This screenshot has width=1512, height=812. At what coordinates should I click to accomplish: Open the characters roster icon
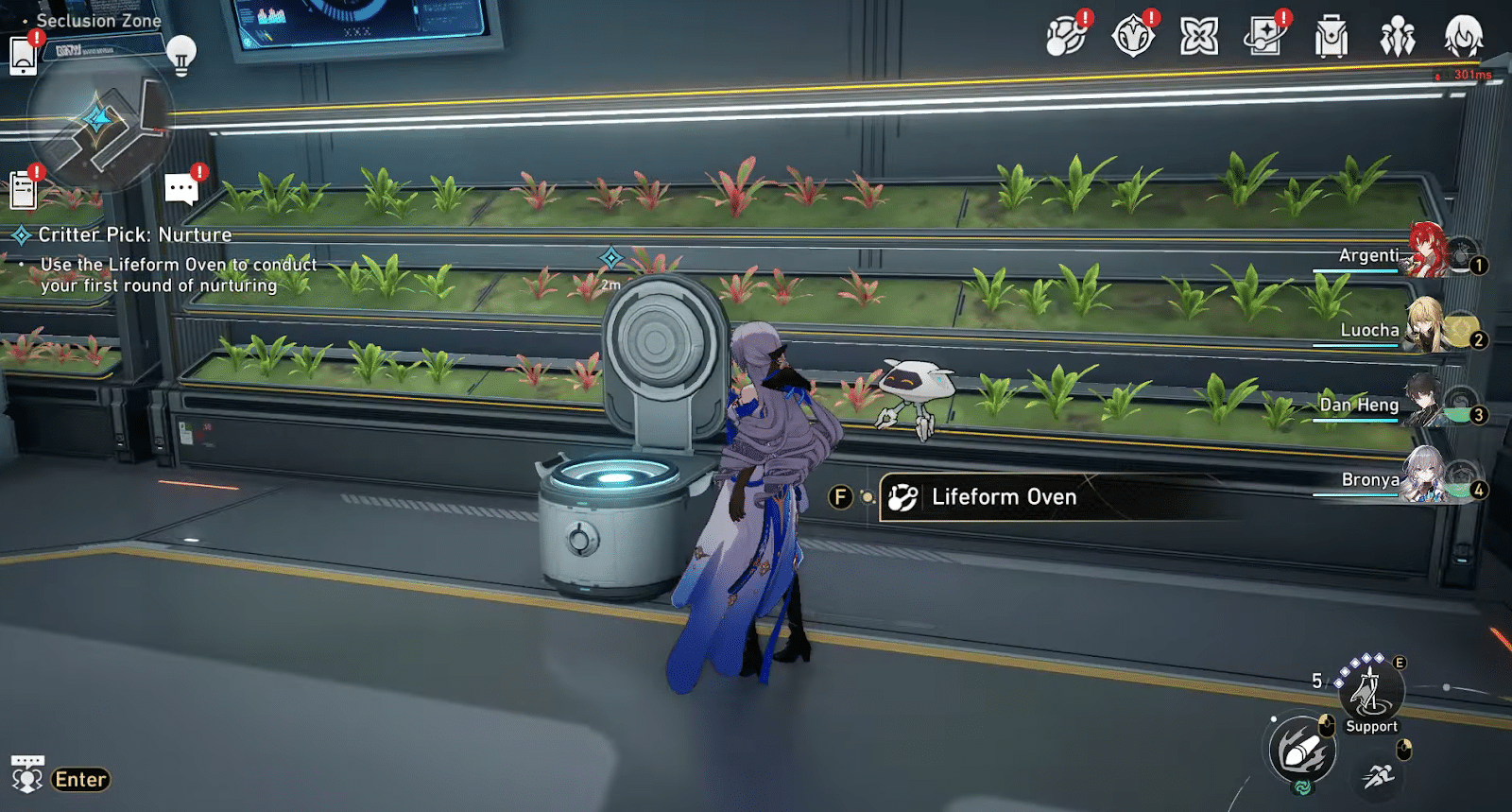coord(1397,38)
